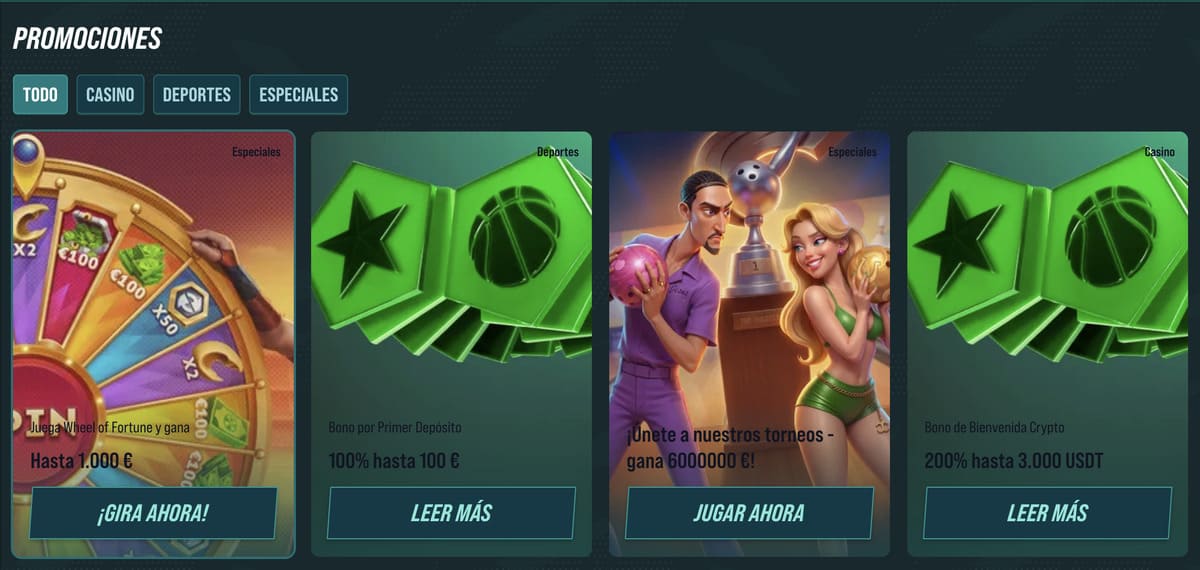Switch to the Casino tab
The width and height of the screenshot is (1200, 570).
pyautogui.click(x=110, y=95)
